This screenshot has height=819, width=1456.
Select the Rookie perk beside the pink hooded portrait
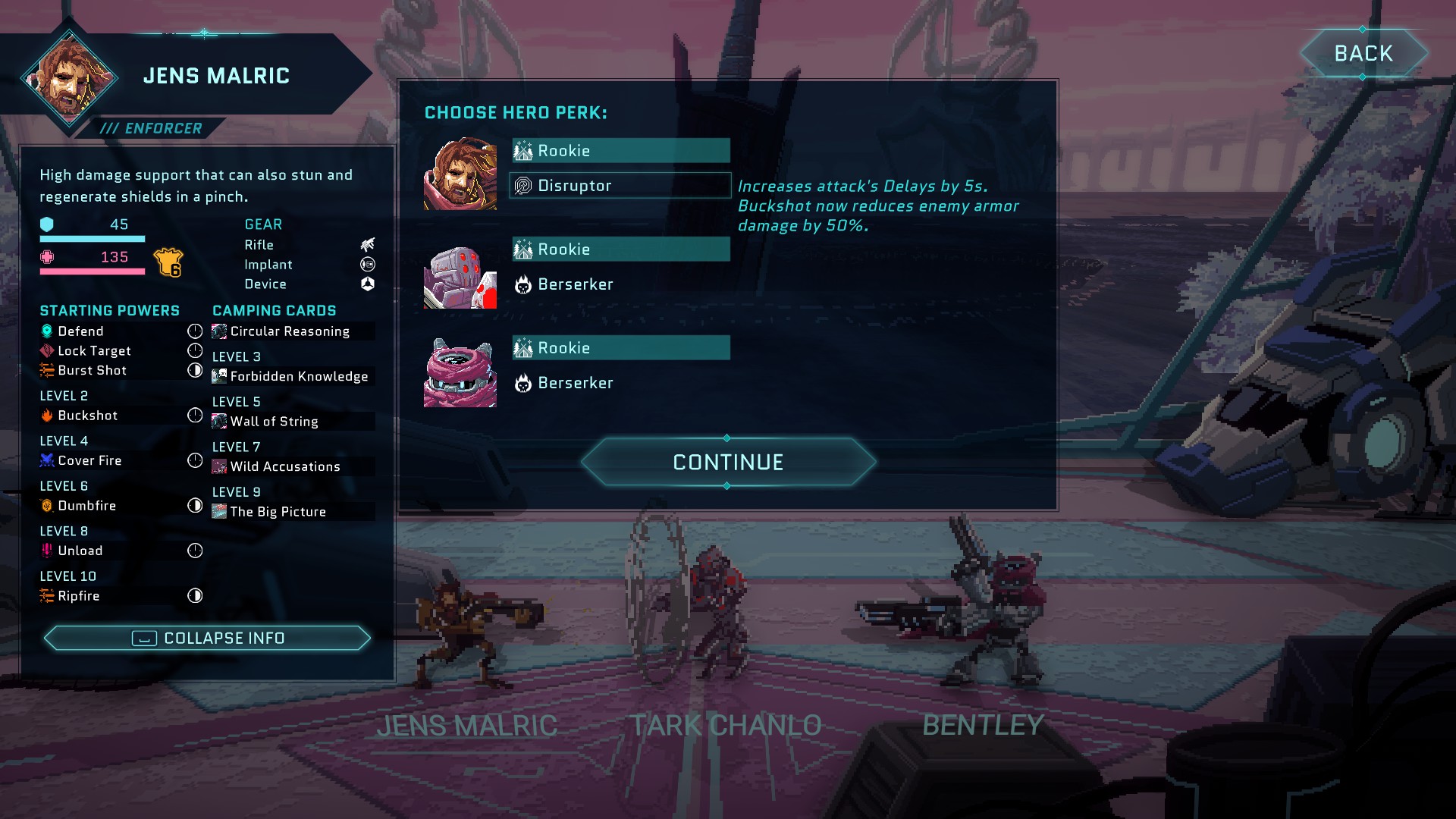pos(620,348)
